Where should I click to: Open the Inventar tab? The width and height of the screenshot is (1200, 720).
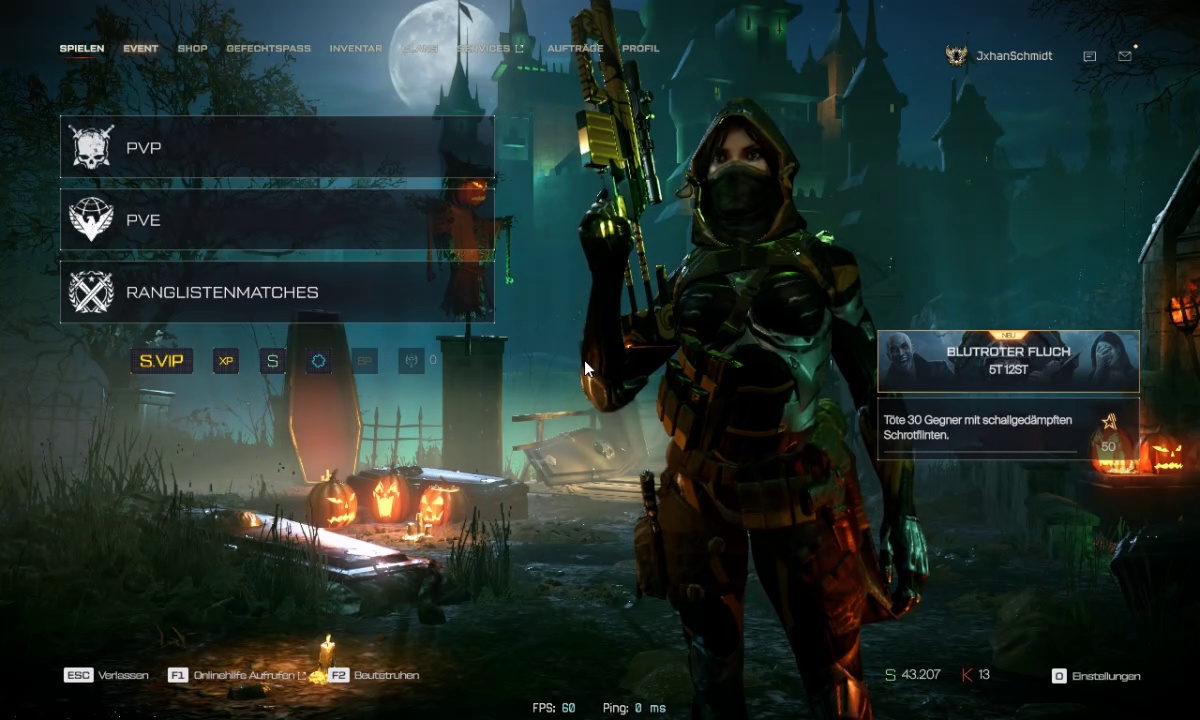355,49
